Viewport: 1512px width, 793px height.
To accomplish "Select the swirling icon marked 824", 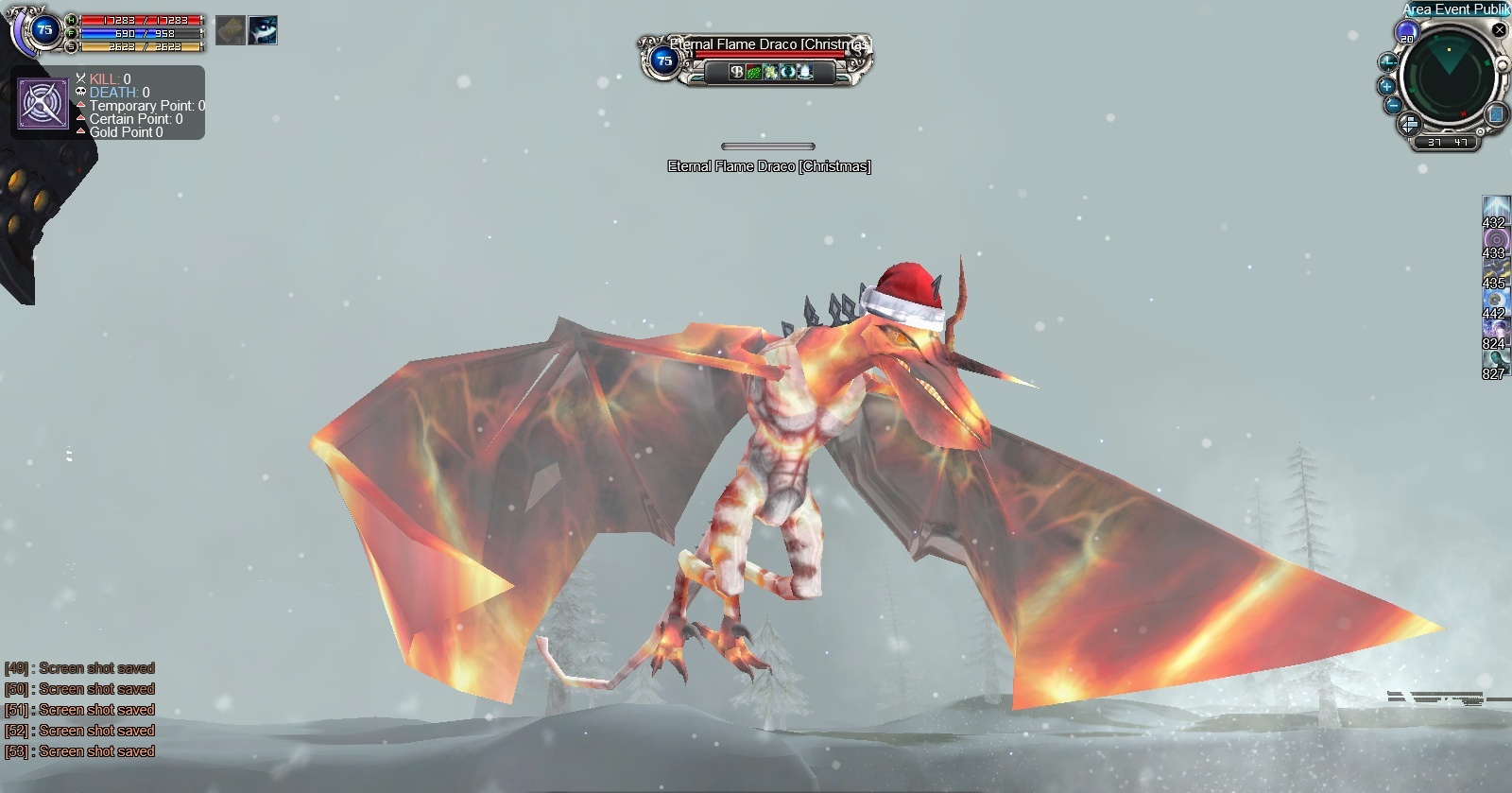I will pyautogui.click(x=1495, y=330).
